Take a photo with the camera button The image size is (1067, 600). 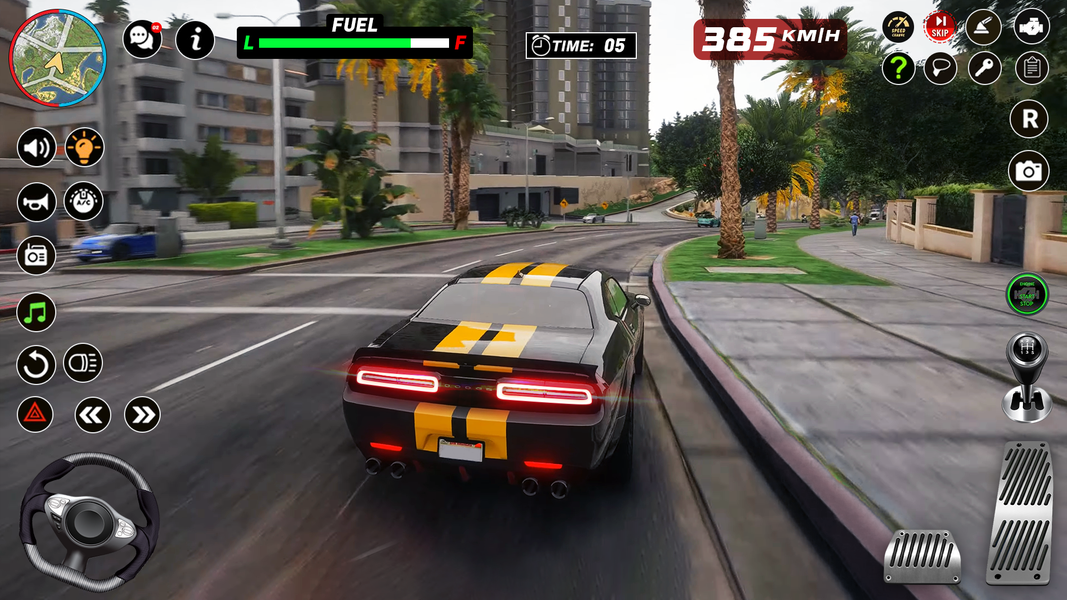(1028, 171)
